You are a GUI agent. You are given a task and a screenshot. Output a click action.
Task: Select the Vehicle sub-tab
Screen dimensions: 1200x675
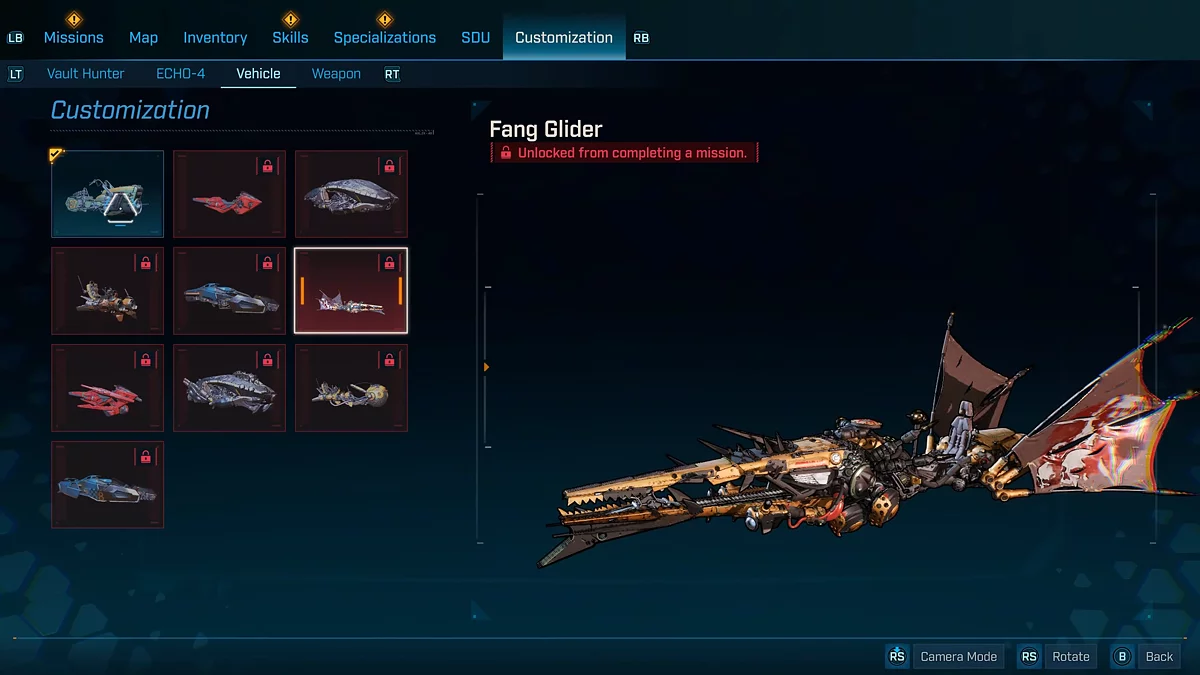258,74
